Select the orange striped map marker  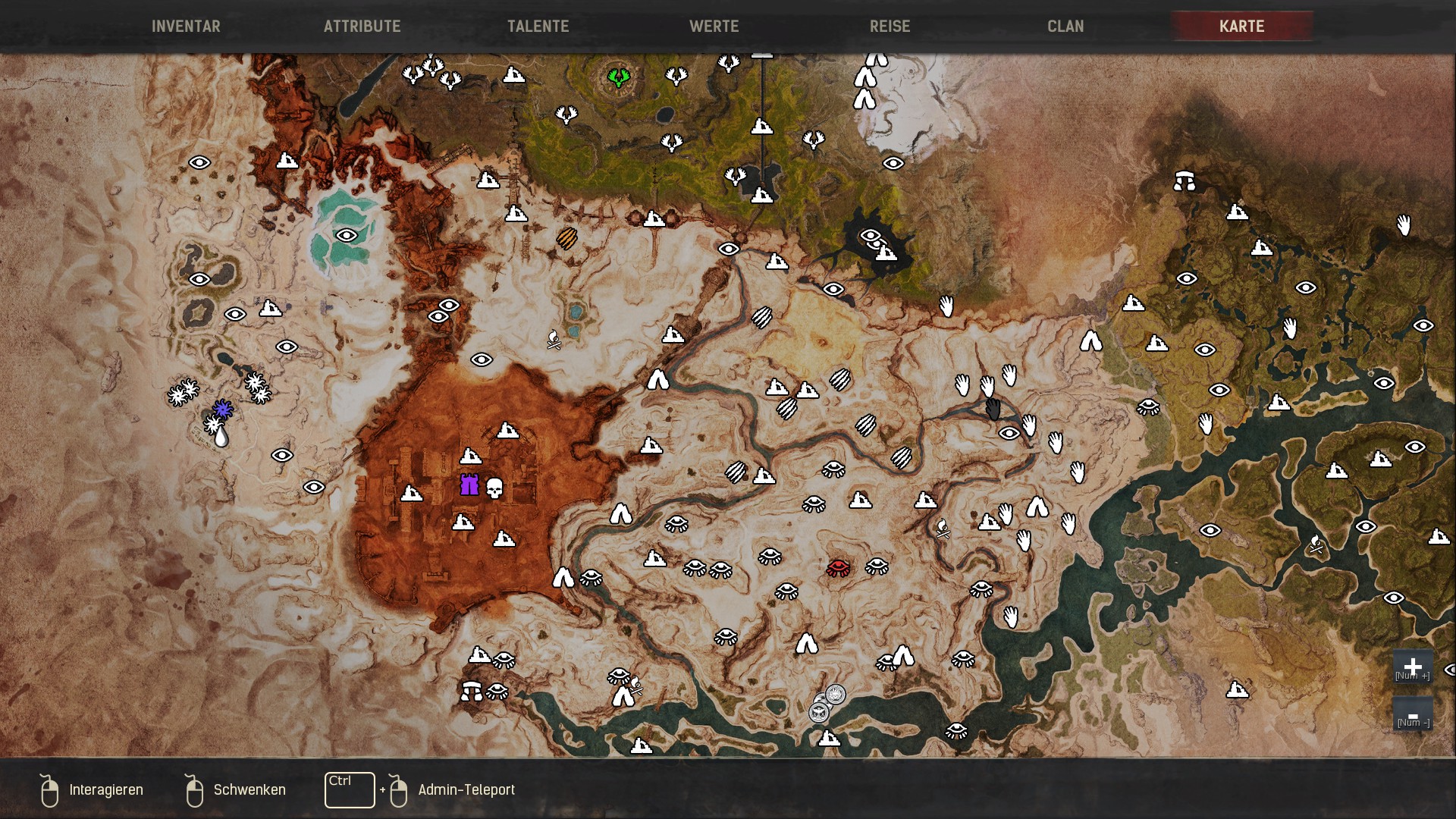click(566, 239)
